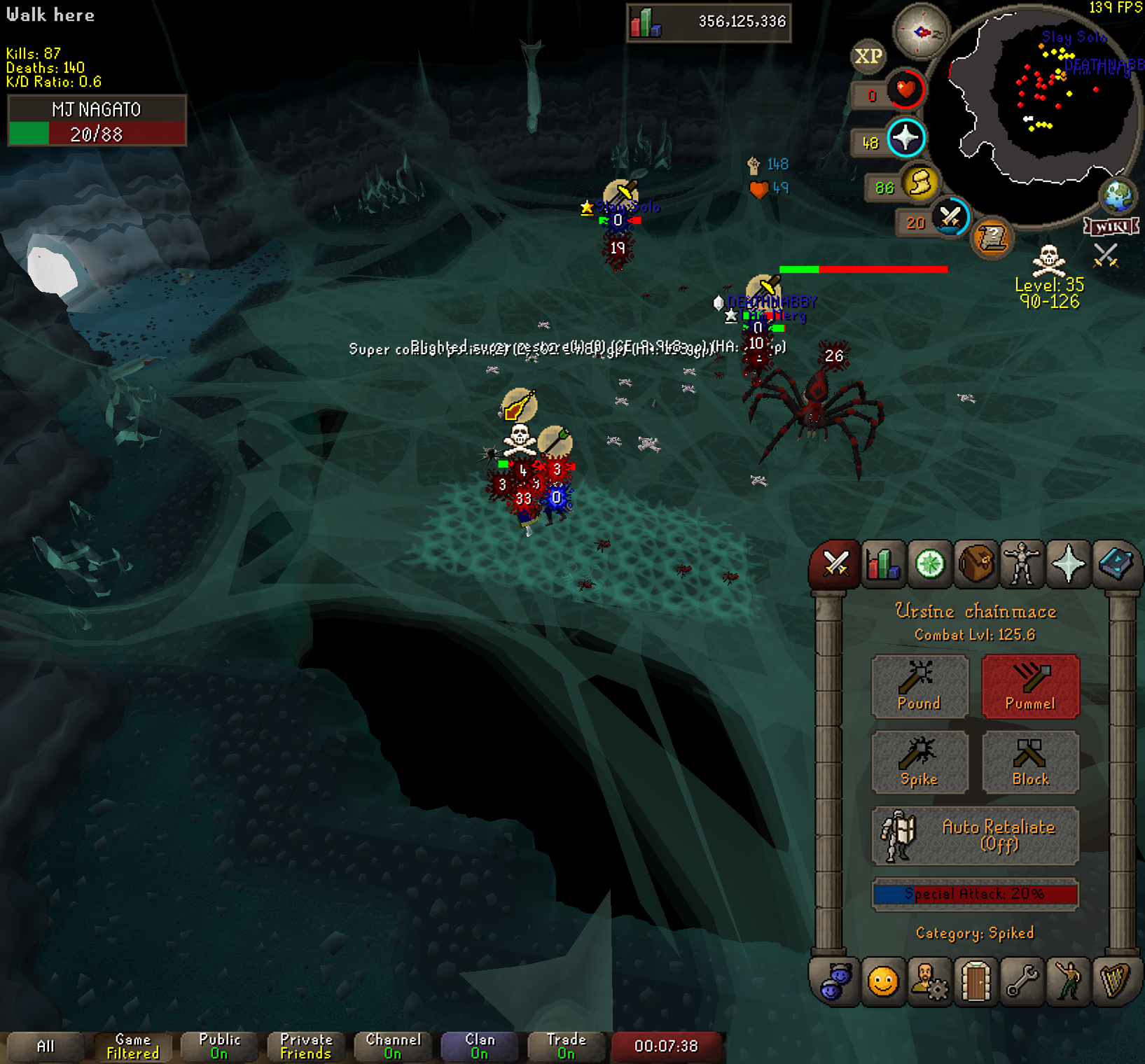Open the Inventory backpack tab
This screenshot has width=1145, height=1064.
tap(976, 563)
